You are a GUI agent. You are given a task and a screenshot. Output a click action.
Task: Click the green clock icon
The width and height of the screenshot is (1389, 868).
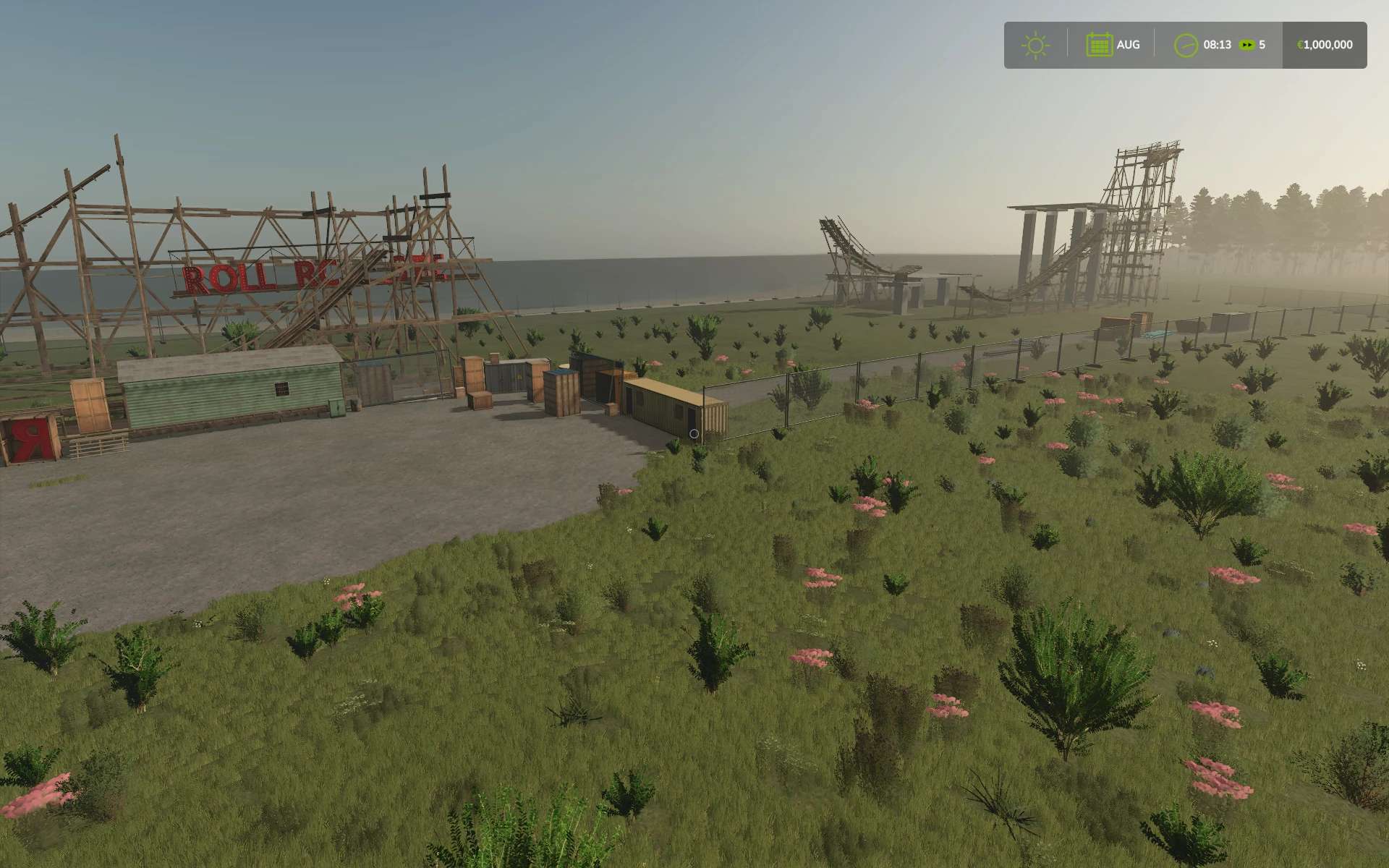pyautogui.click(x=1186, y=45)
